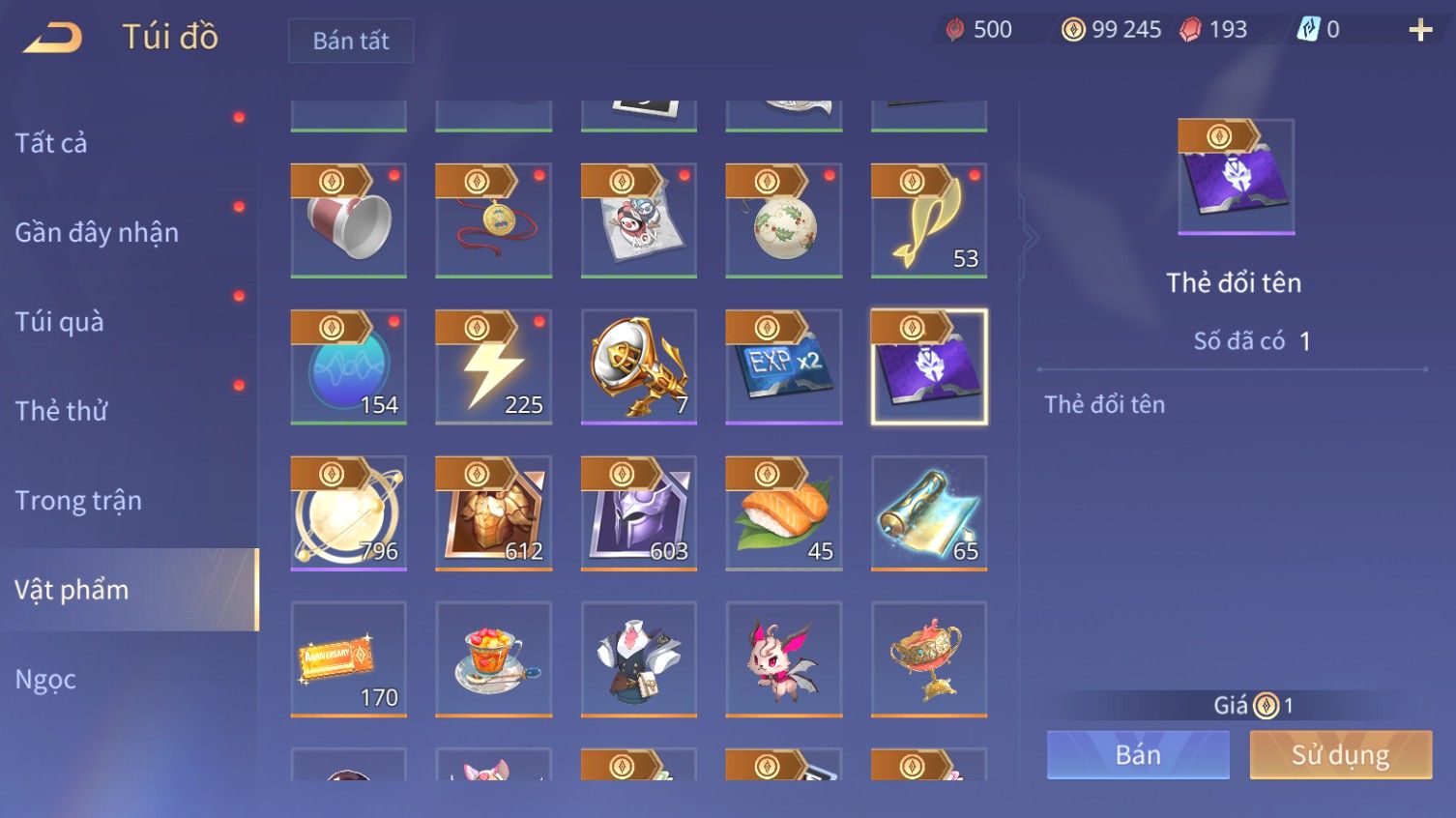This screenshot has width=1456, height=818.
Task: Tap the Bán tất button
Action: pos(351,41)
